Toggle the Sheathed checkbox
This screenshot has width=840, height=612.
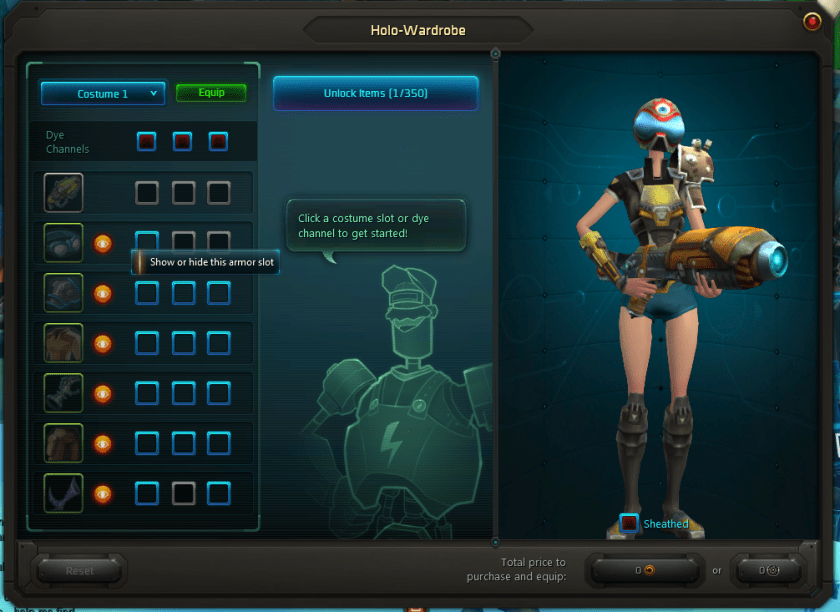pos(629,523)
